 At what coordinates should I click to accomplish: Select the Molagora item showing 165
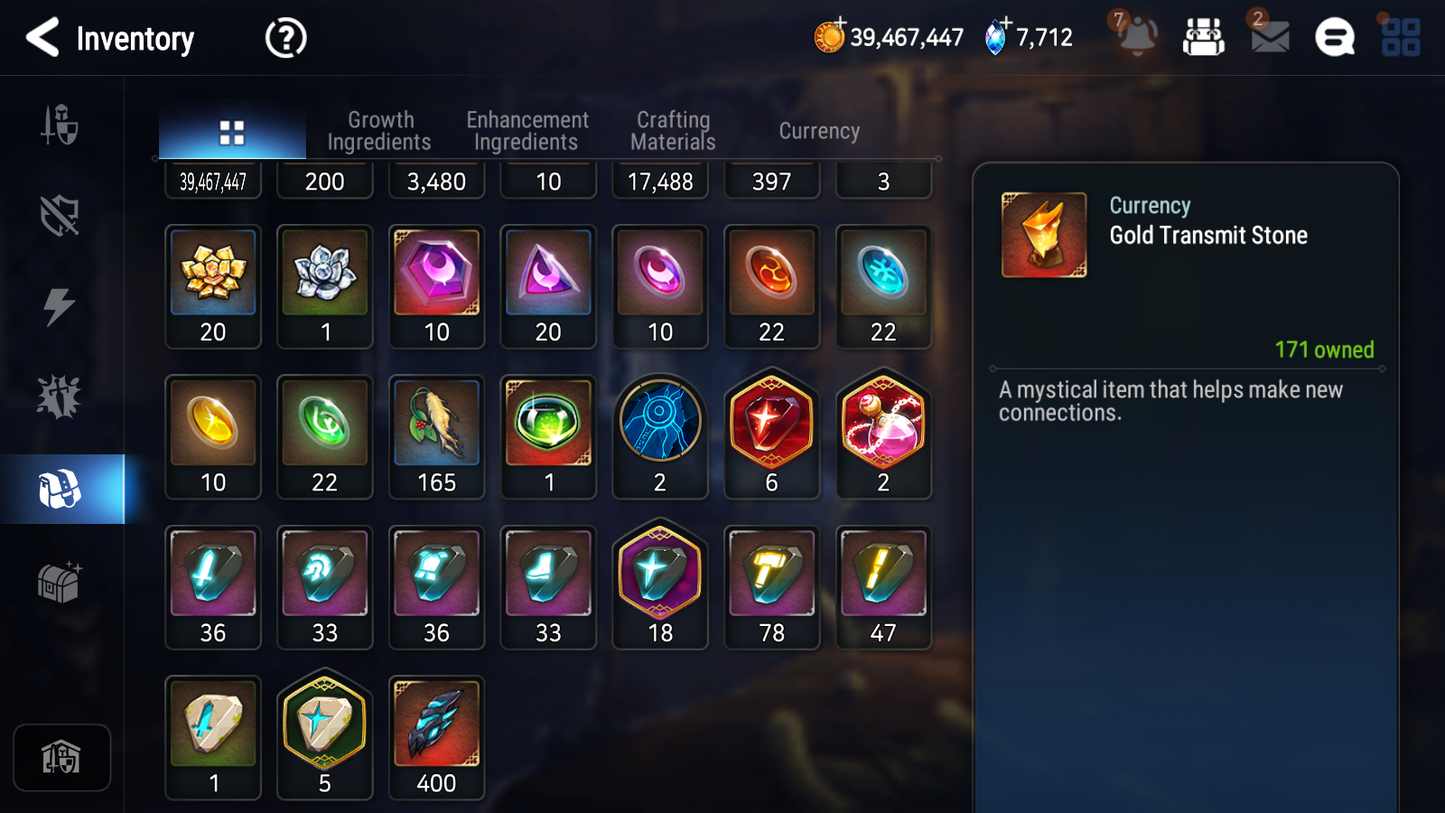pos(437,423)
